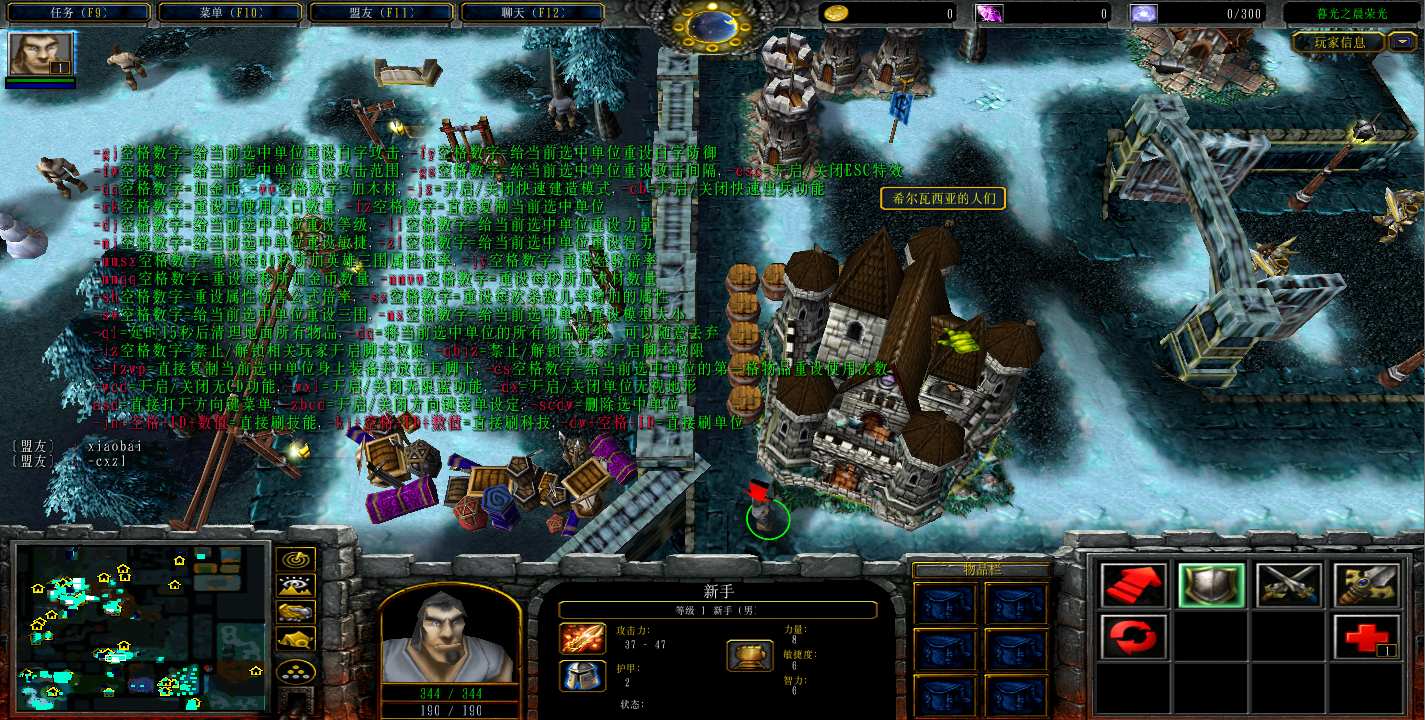Activate the minimap signal ping button
This screenshot has height=720, width=1425.
tap(296, 560)
